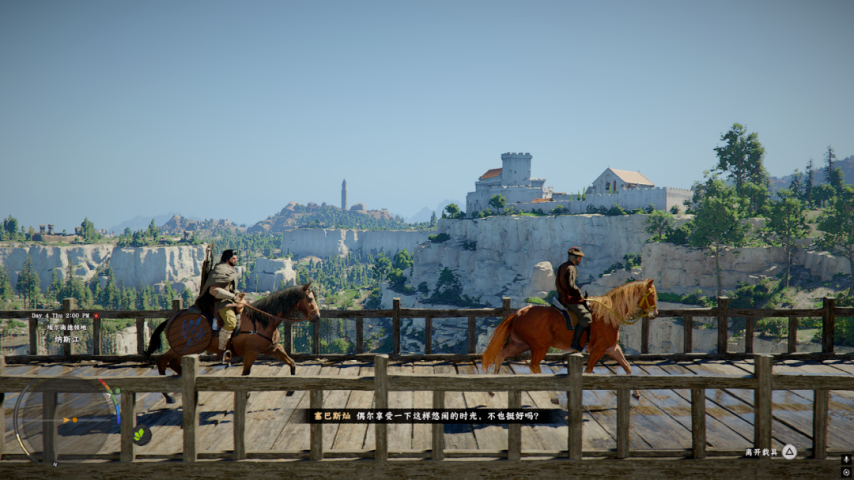Click the circular minimap compass
The height and width of the screenshot is (480, 854).
click(68, 420)
